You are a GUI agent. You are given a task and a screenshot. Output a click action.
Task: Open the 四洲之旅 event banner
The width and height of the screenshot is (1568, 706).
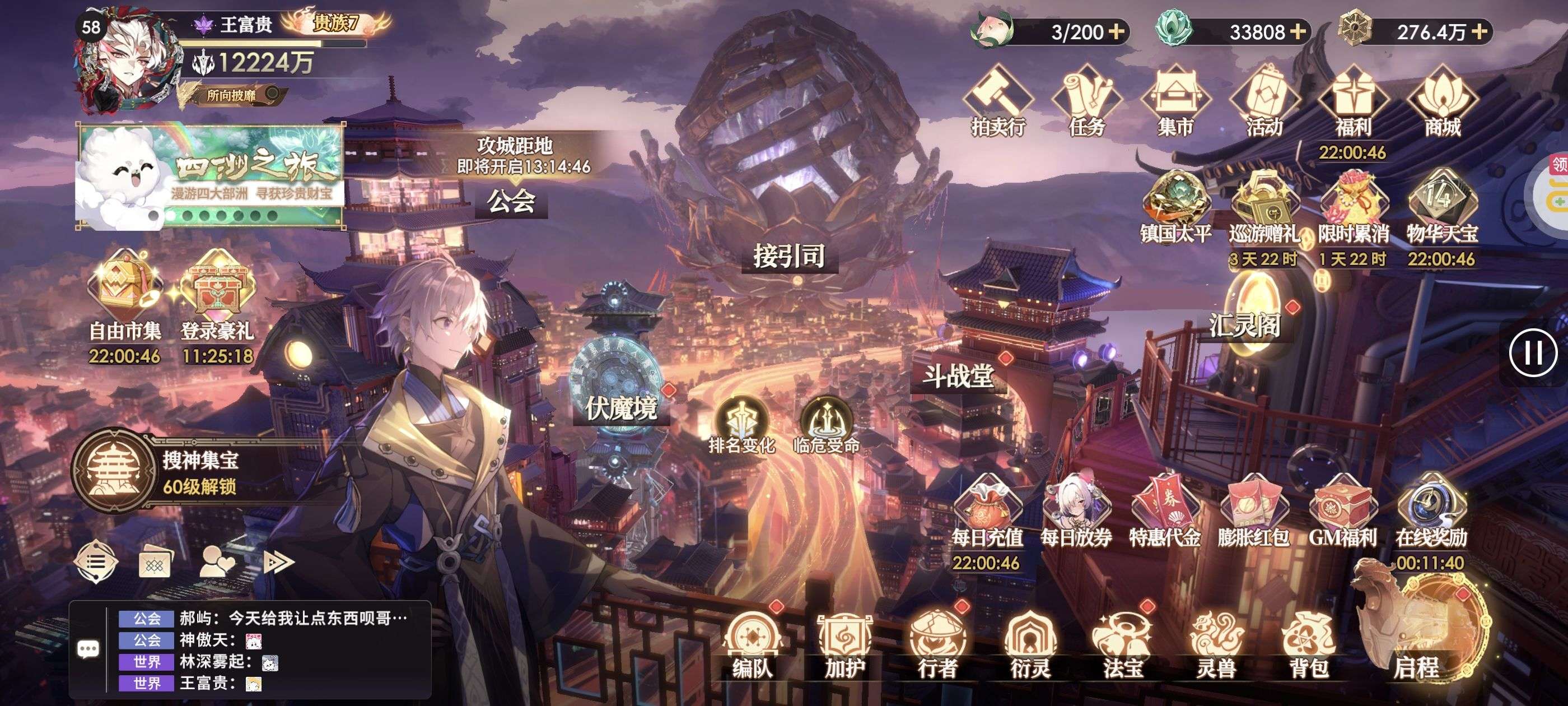[x=211, y=175]
